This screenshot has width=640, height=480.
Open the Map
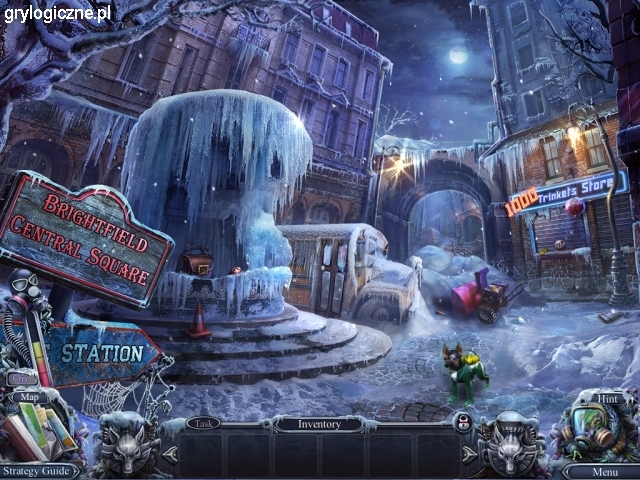27,396
